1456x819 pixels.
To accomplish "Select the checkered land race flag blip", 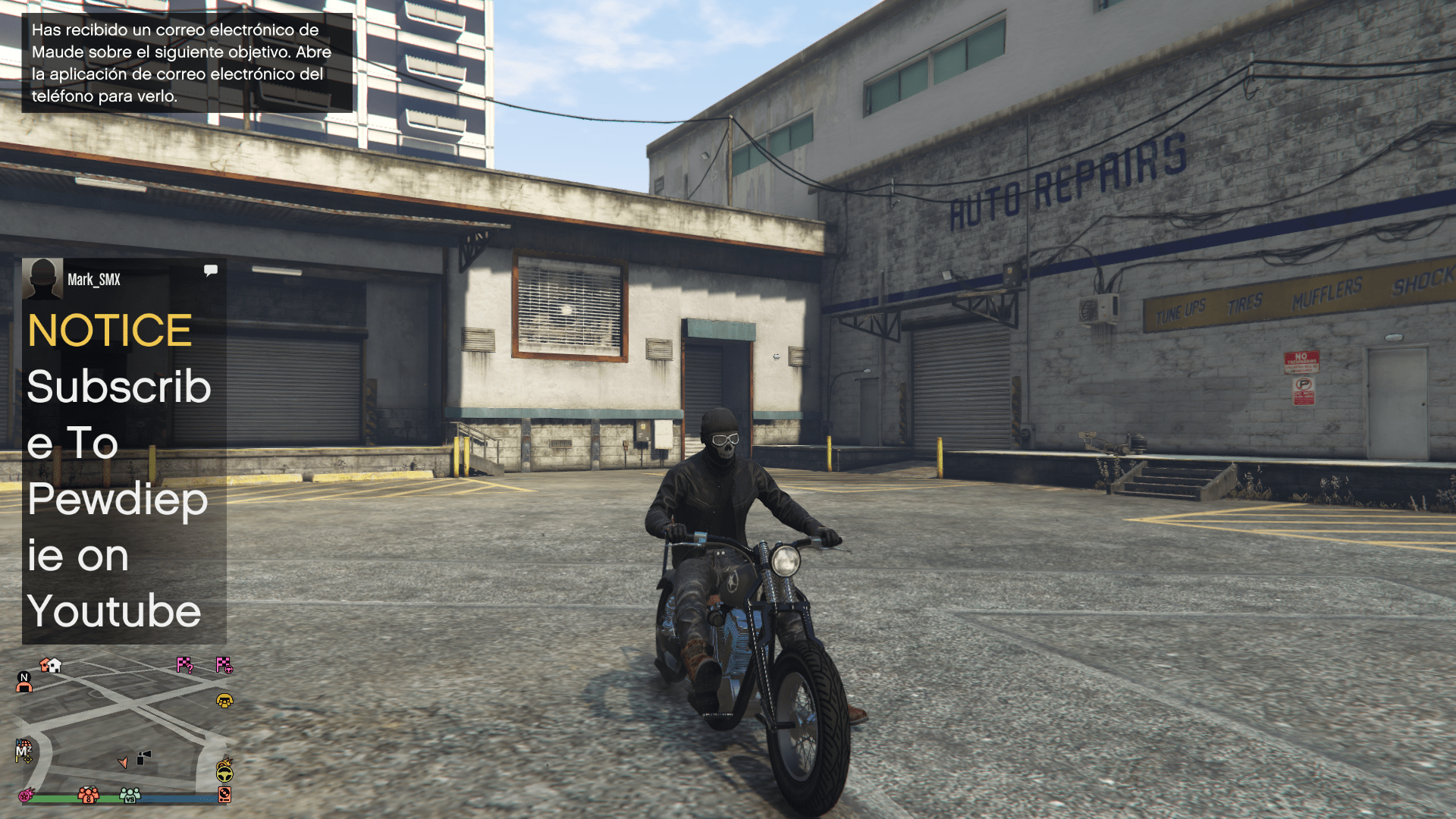I will tap(224, 665).
